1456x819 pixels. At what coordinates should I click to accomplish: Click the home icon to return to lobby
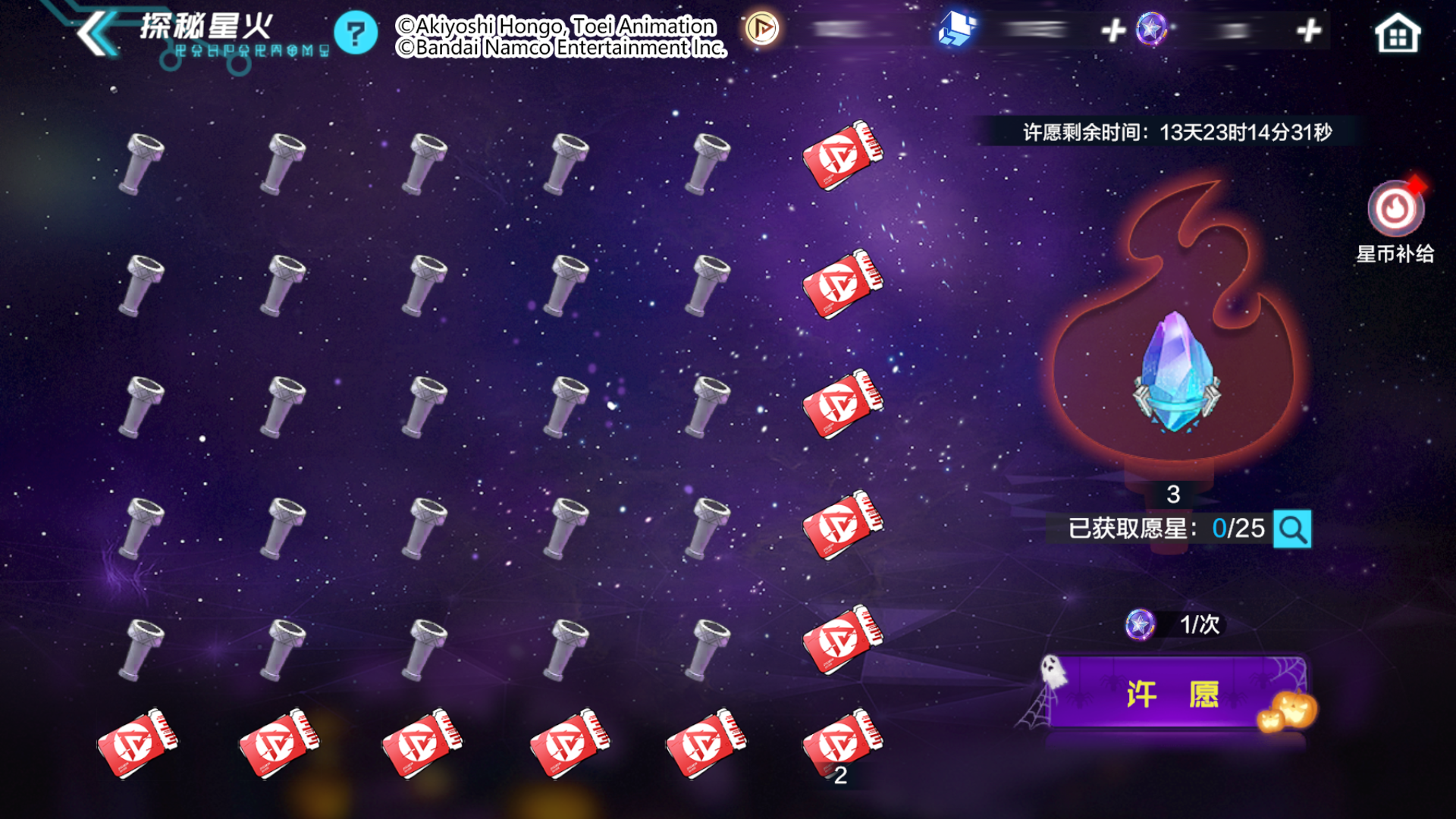pos(1398,32)
